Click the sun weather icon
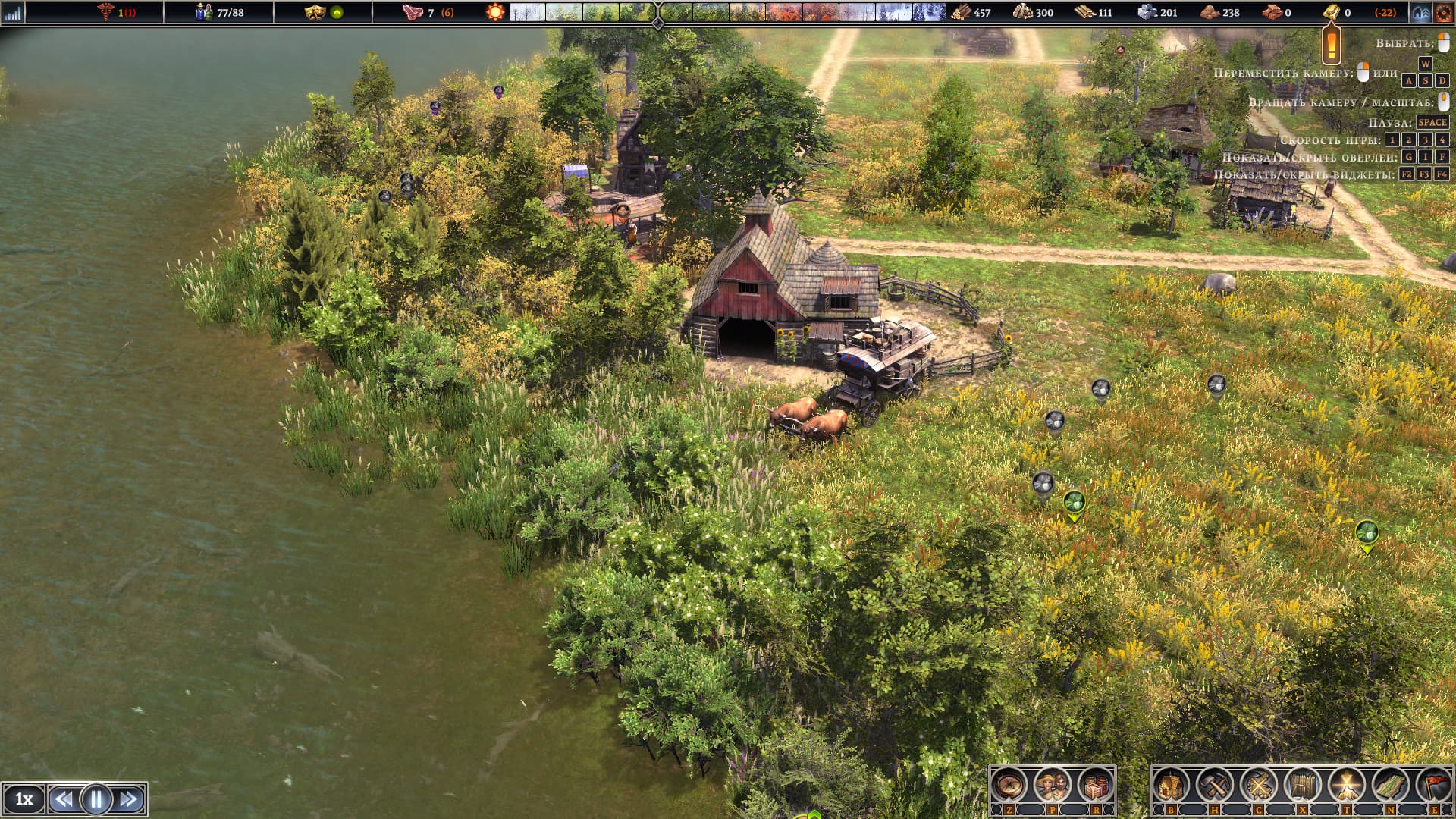Viewport: 1456px width, 819px height. (x=497, y=12)
